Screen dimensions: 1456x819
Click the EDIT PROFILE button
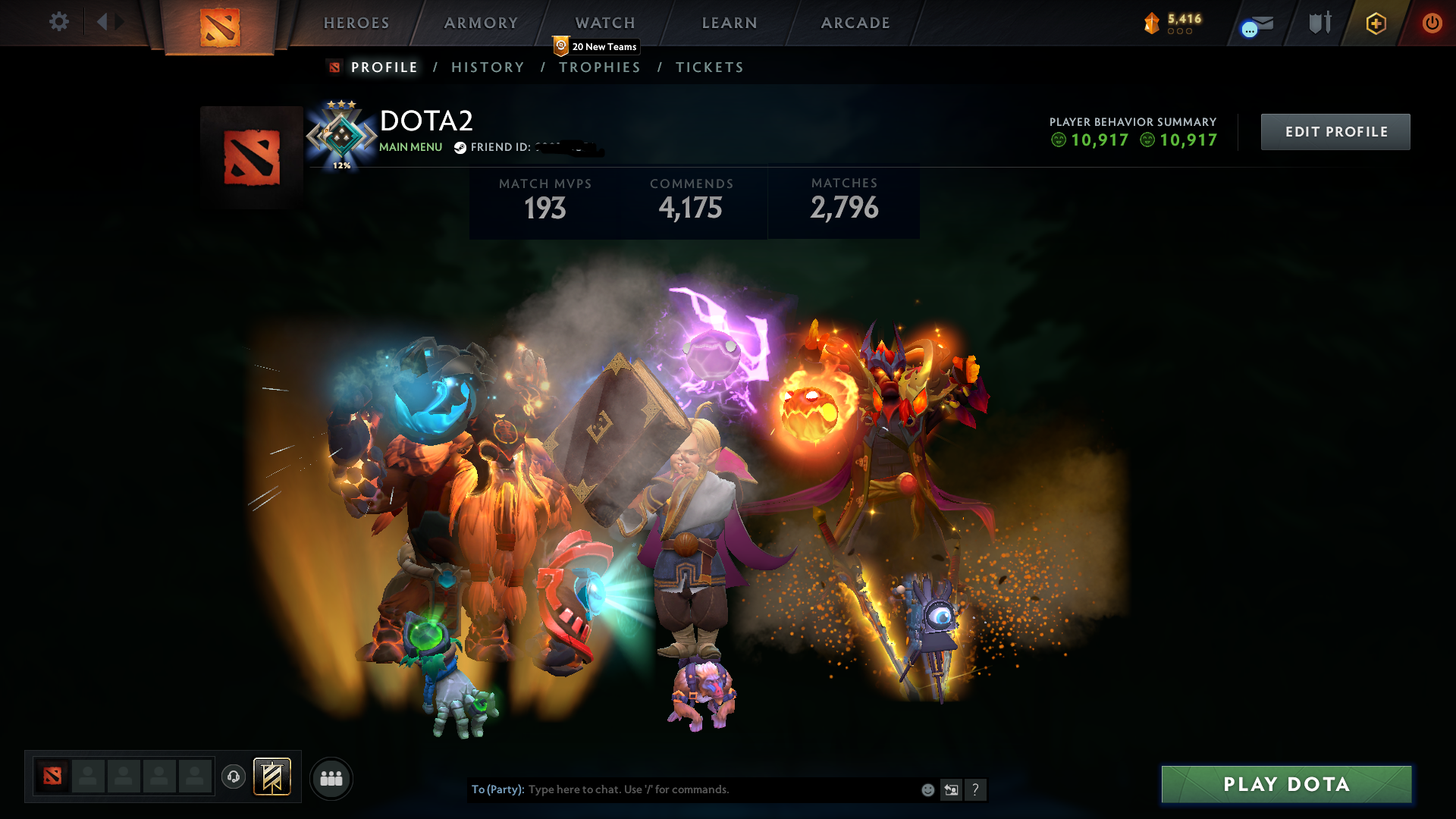pos(1335,131)
